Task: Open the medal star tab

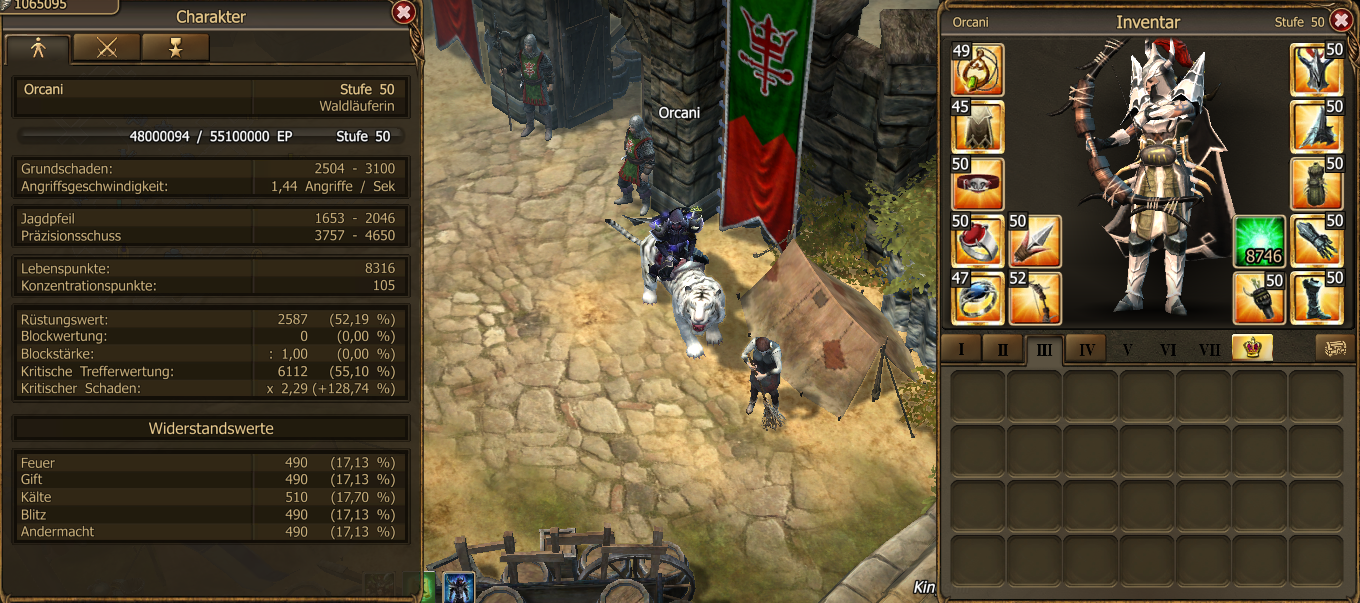Action: [175, 48]
